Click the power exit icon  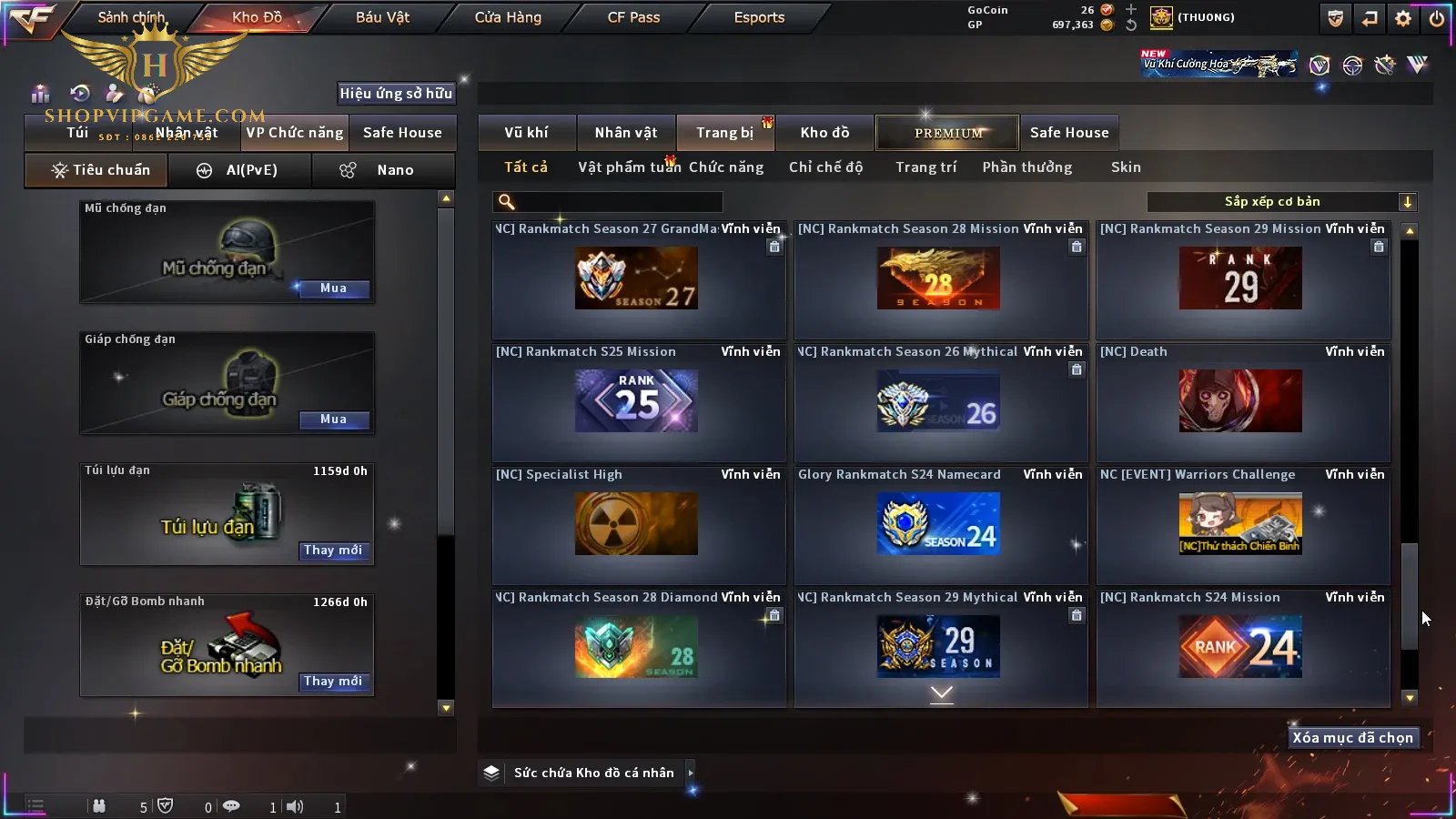(1437, 18)
